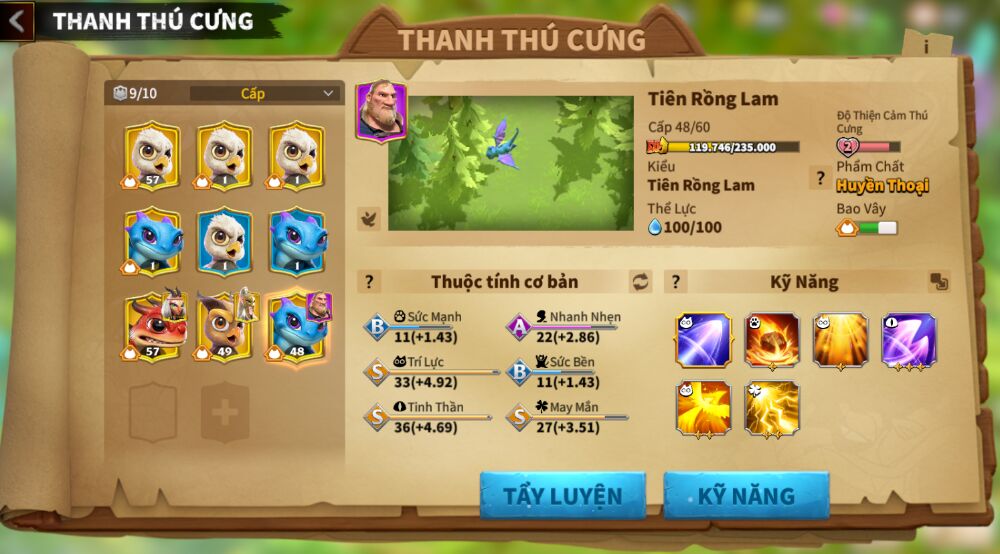Show help for the Kỹ Năng section
This screenshot has height=554, width=1000.
point(676,282)
